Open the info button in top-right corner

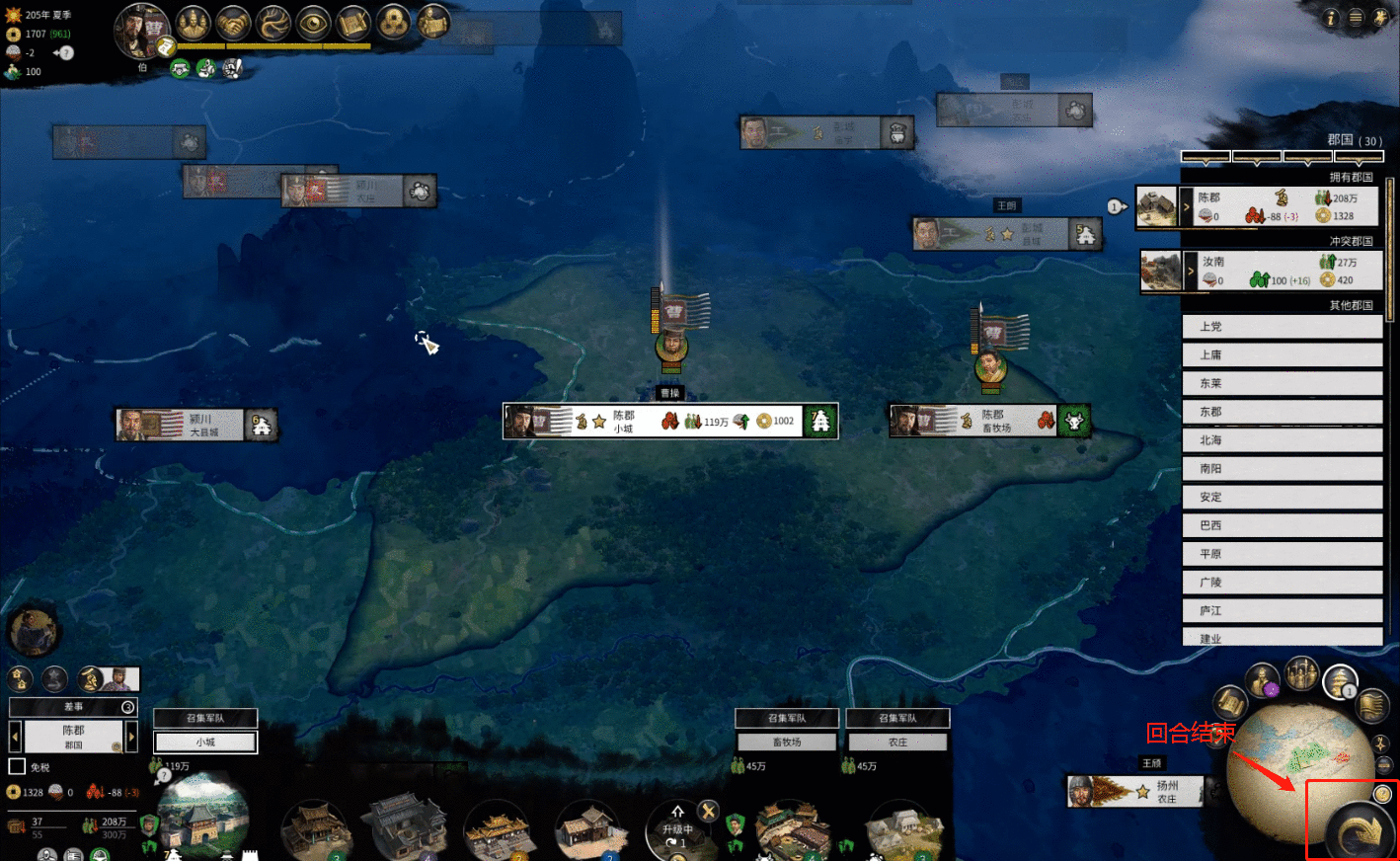click(x=1331, y=18)
